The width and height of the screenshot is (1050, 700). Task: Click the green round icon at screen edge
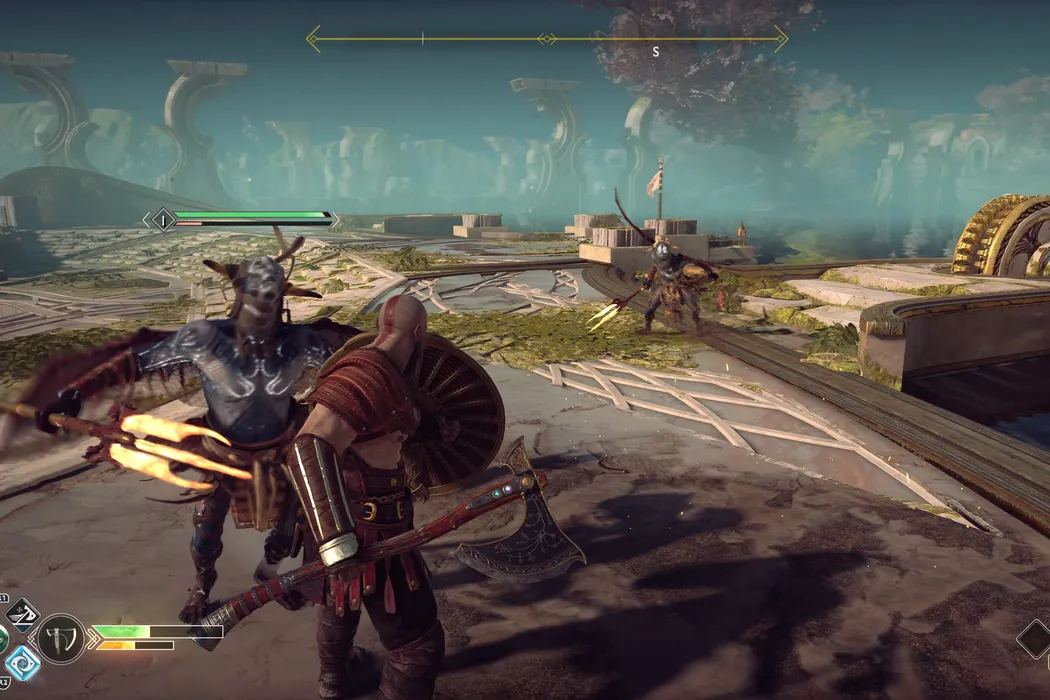point(3,638)
